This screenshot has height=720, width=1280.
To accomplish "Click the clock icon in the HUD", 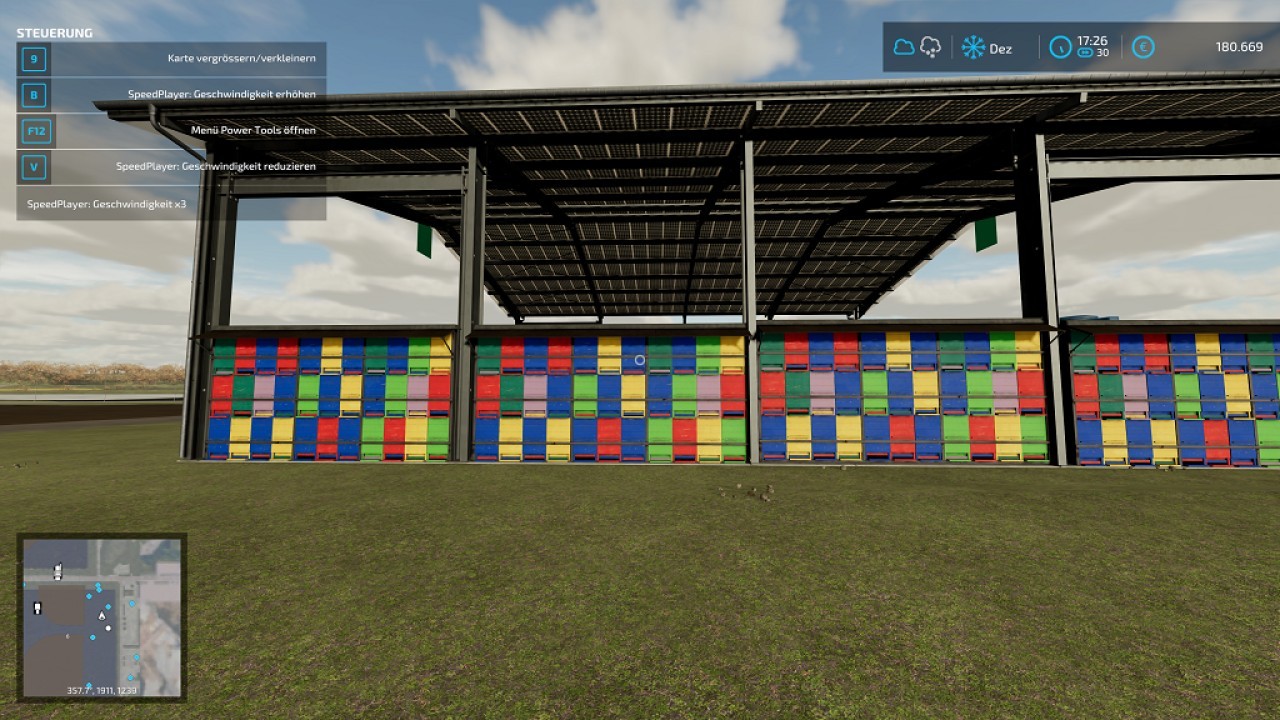I will click(1061, 48).
